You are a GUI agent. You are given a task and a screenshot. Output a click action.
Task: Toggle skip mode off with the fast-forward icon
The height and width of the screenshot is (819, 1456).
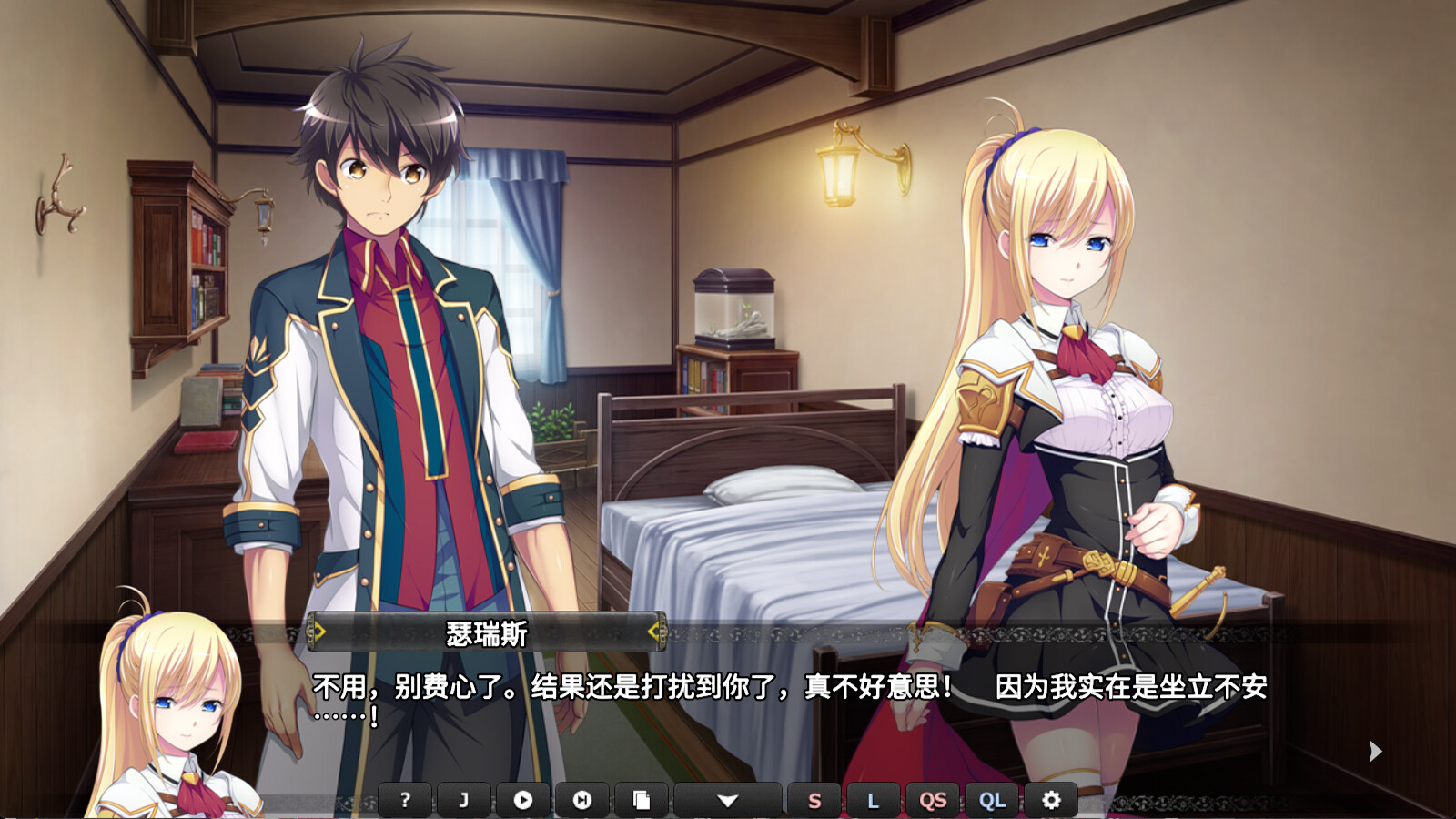coord(582,799)
